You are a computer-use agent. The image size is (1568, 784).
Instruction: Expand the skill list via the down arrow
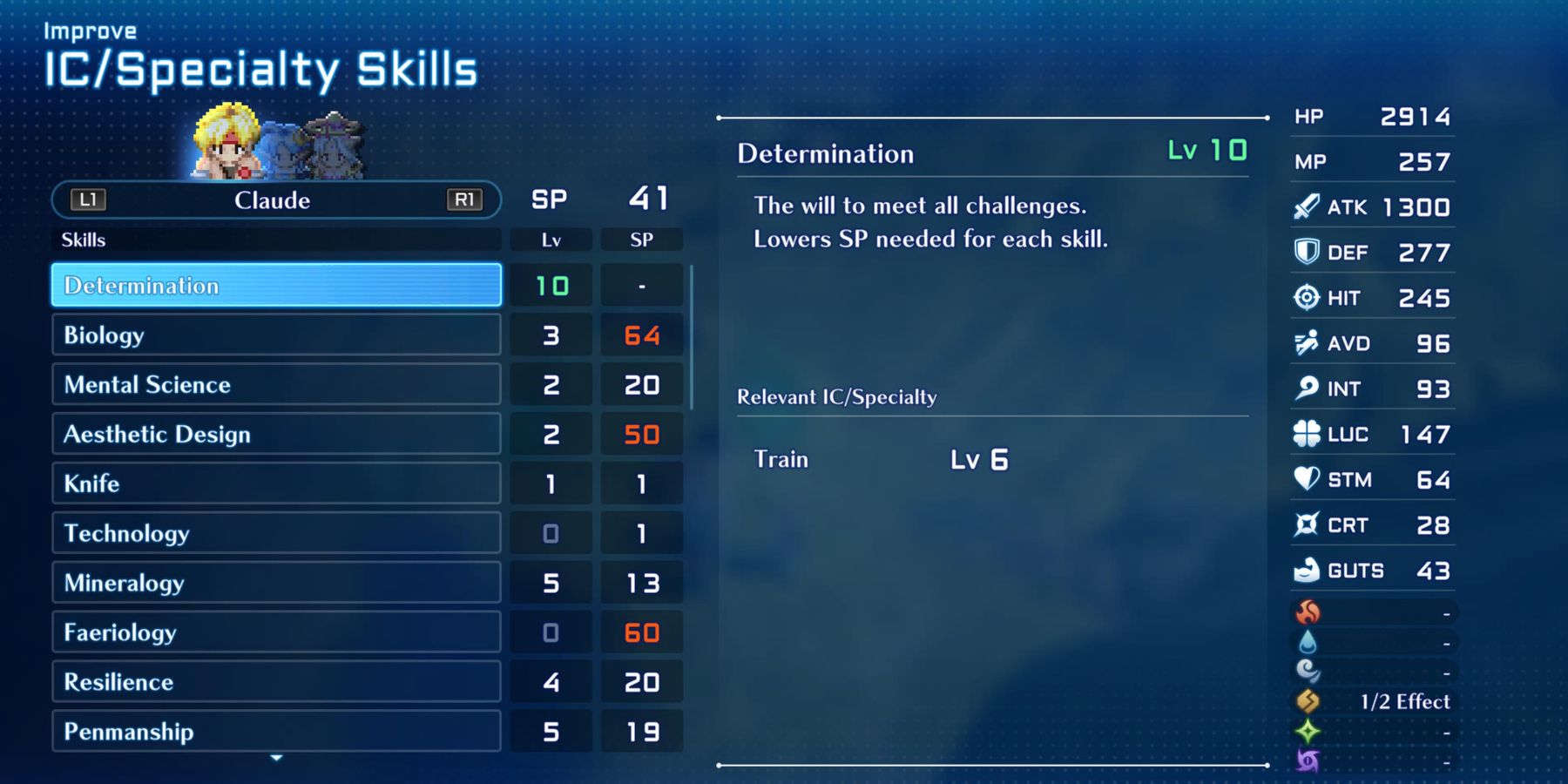[x=275, y=758]
